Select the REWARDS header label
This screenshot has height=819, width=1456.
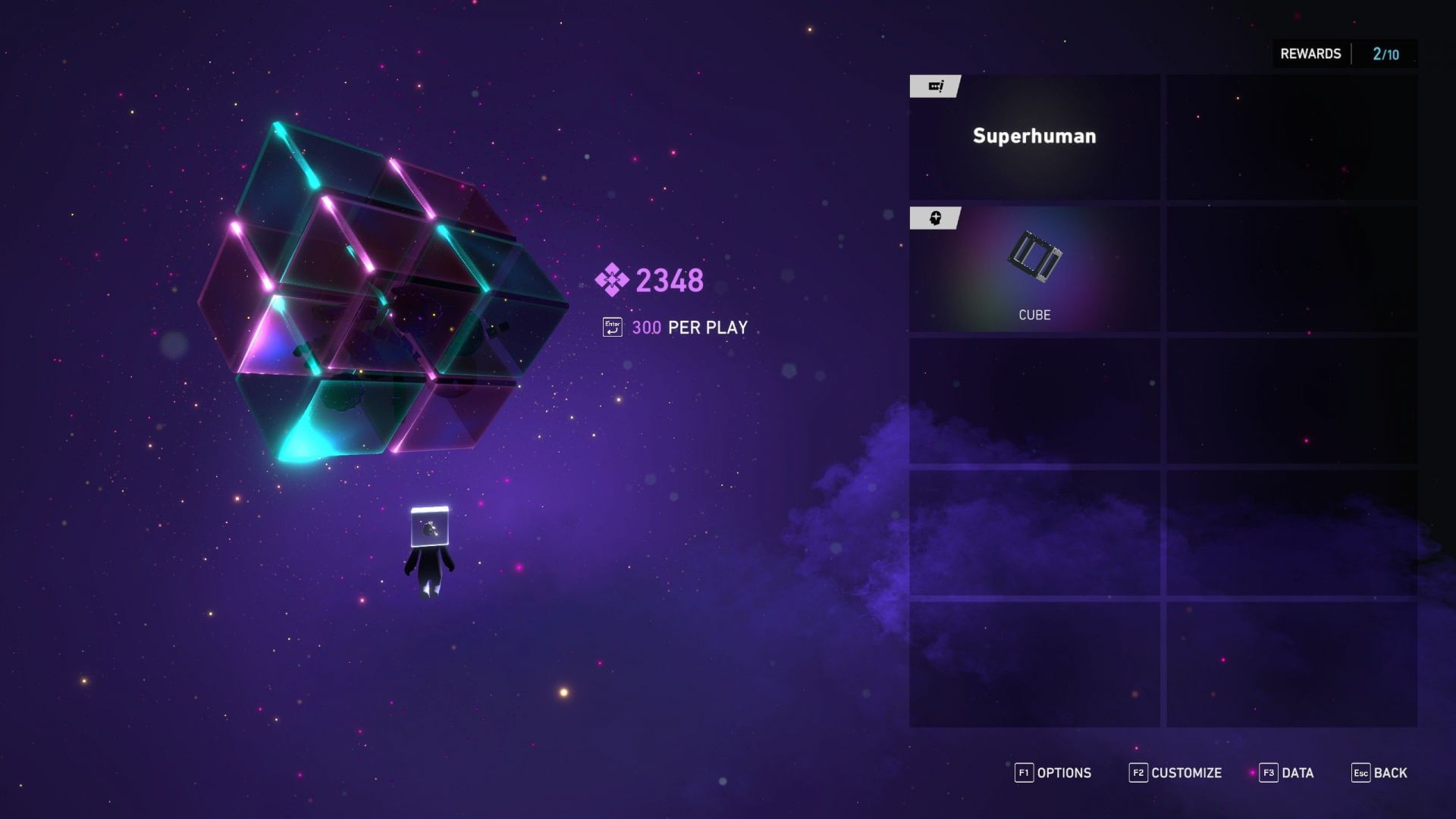click(x=1310, y=53)
